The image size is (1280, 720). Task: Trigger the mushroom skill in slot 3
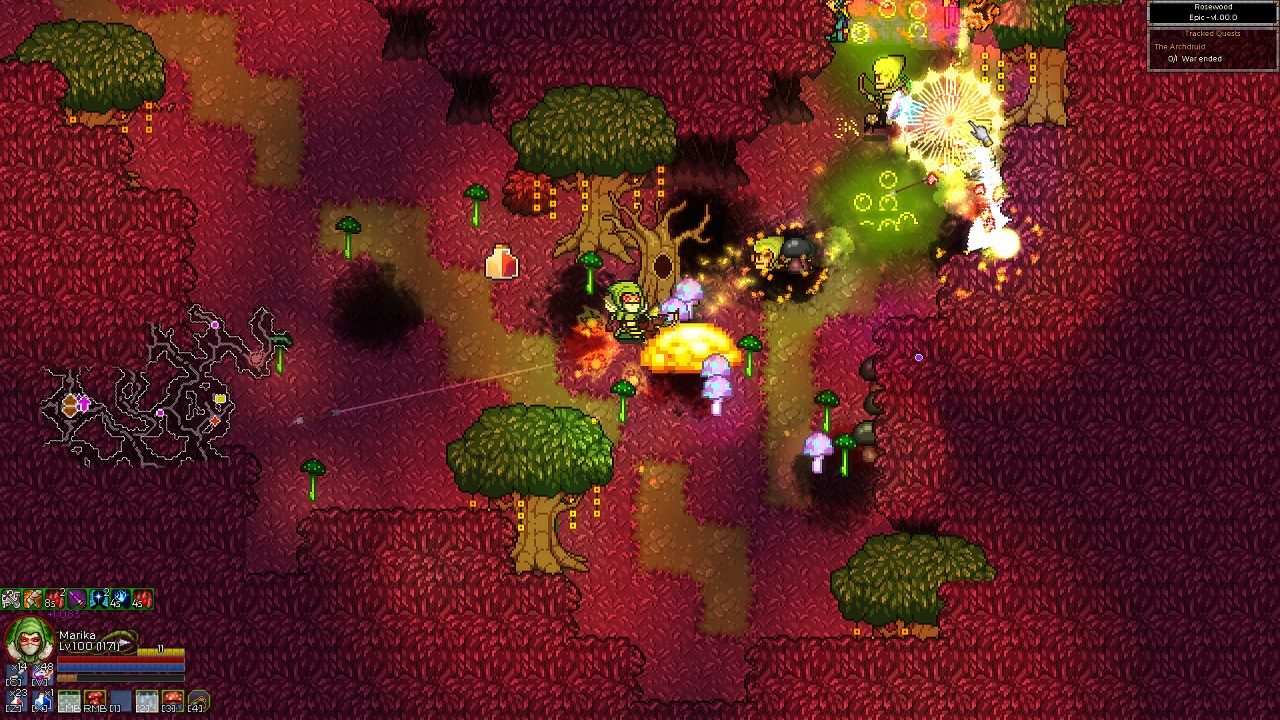[173, 700]
